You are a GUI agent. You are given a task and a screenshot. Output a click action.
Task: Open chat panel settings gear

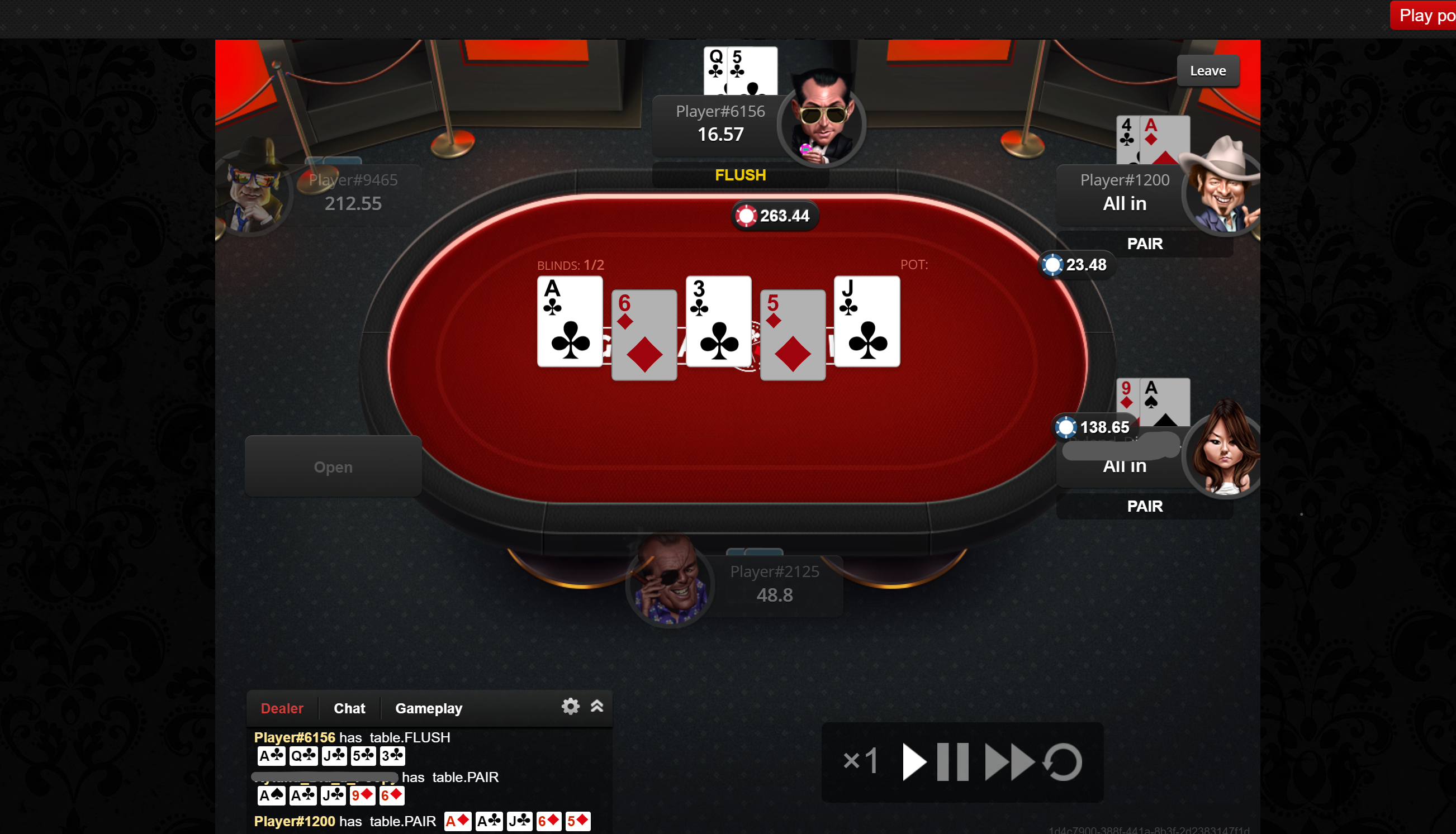[570, 706]
